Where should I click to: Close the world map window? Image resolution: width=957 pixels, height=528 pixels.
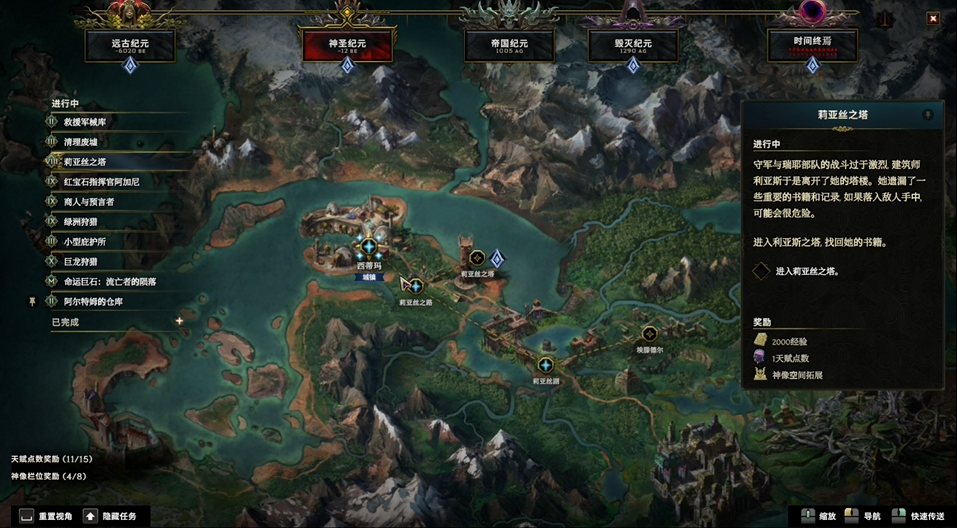[932, 17]
